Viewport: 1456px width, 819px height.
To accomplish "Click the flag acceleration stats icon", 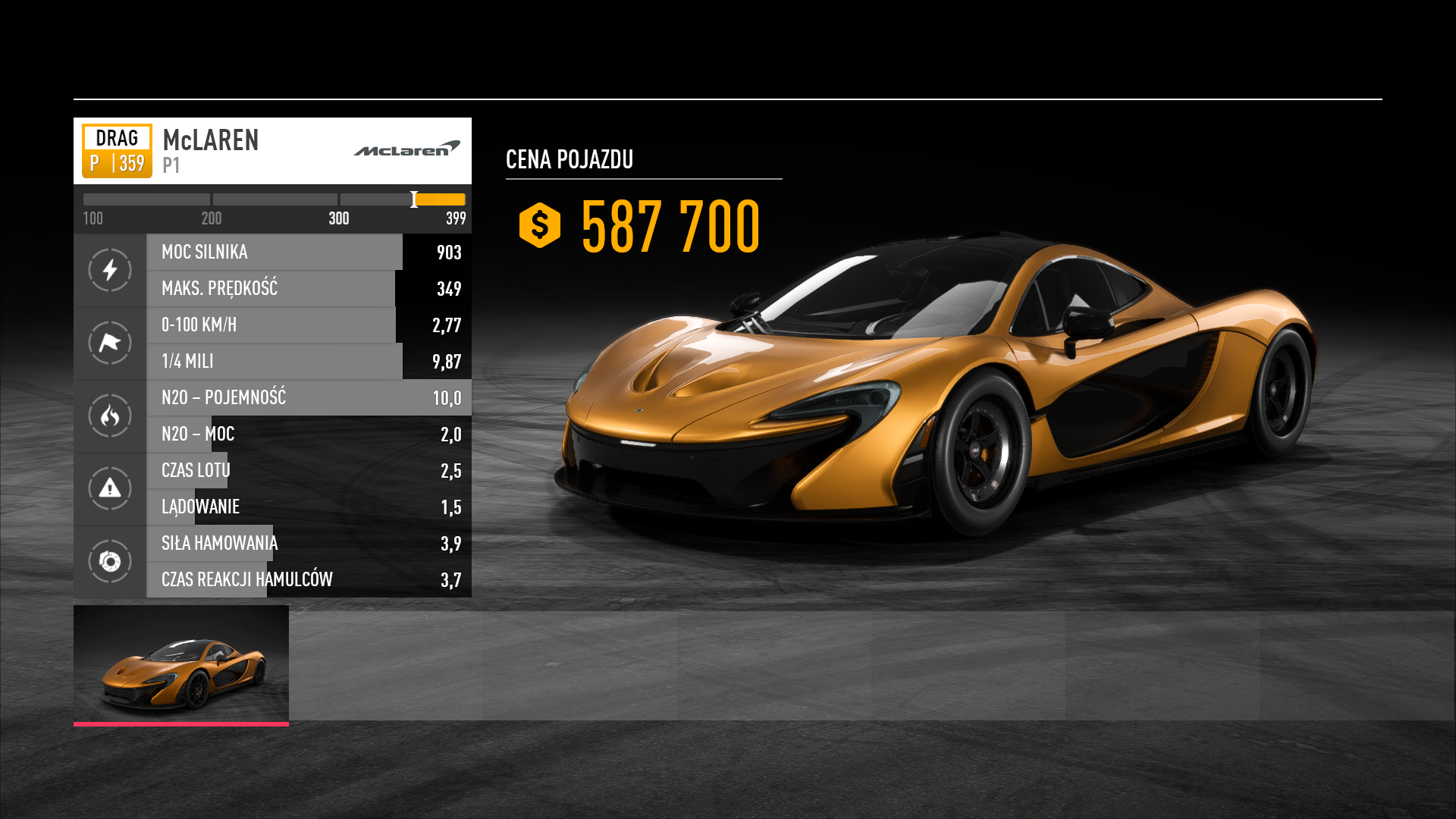I will click(110, 343).
